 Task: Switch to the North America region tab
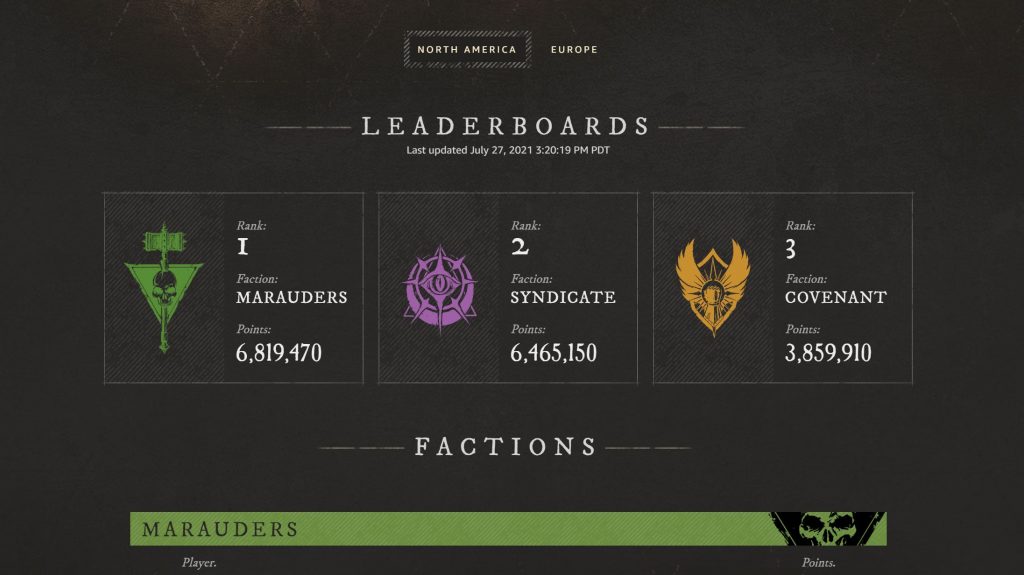[x=467, y=49]
